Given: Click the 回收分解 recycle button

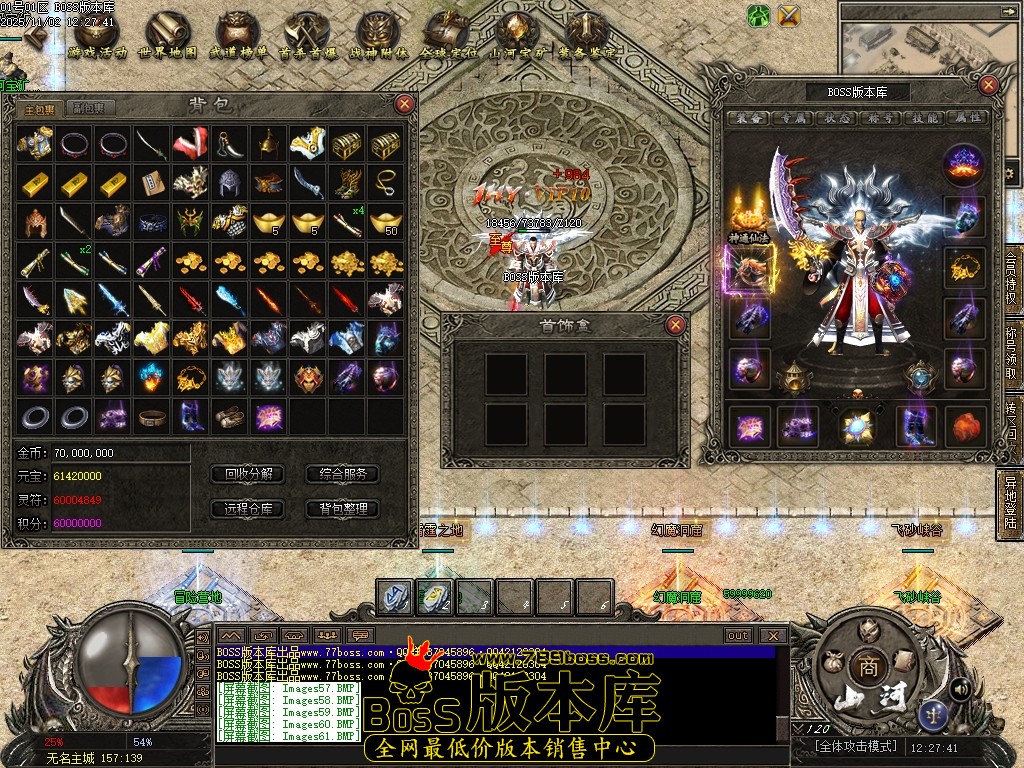Looking at the screenshot, I should [249, 474].
